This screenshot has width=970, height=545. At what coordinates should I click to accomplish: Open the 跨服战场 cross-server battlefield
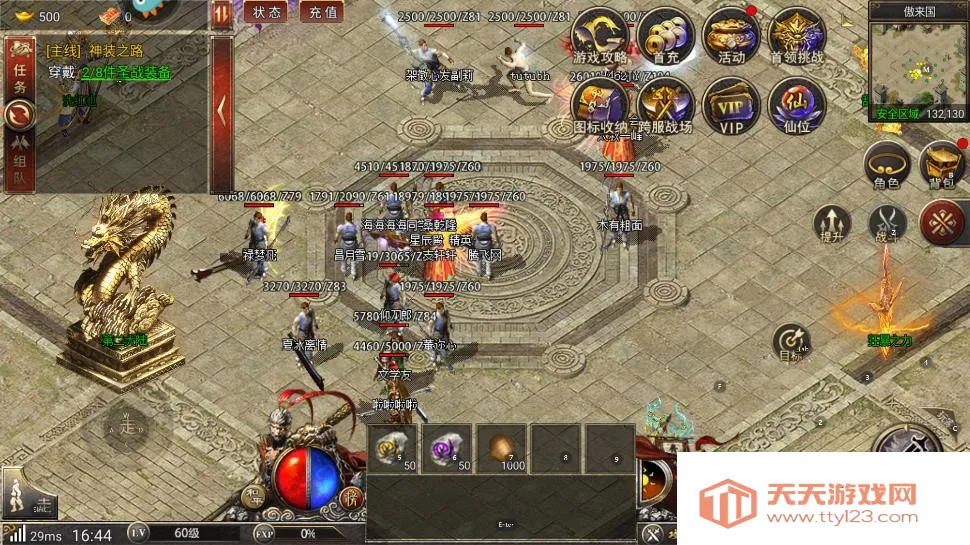[x=666, y=104]
